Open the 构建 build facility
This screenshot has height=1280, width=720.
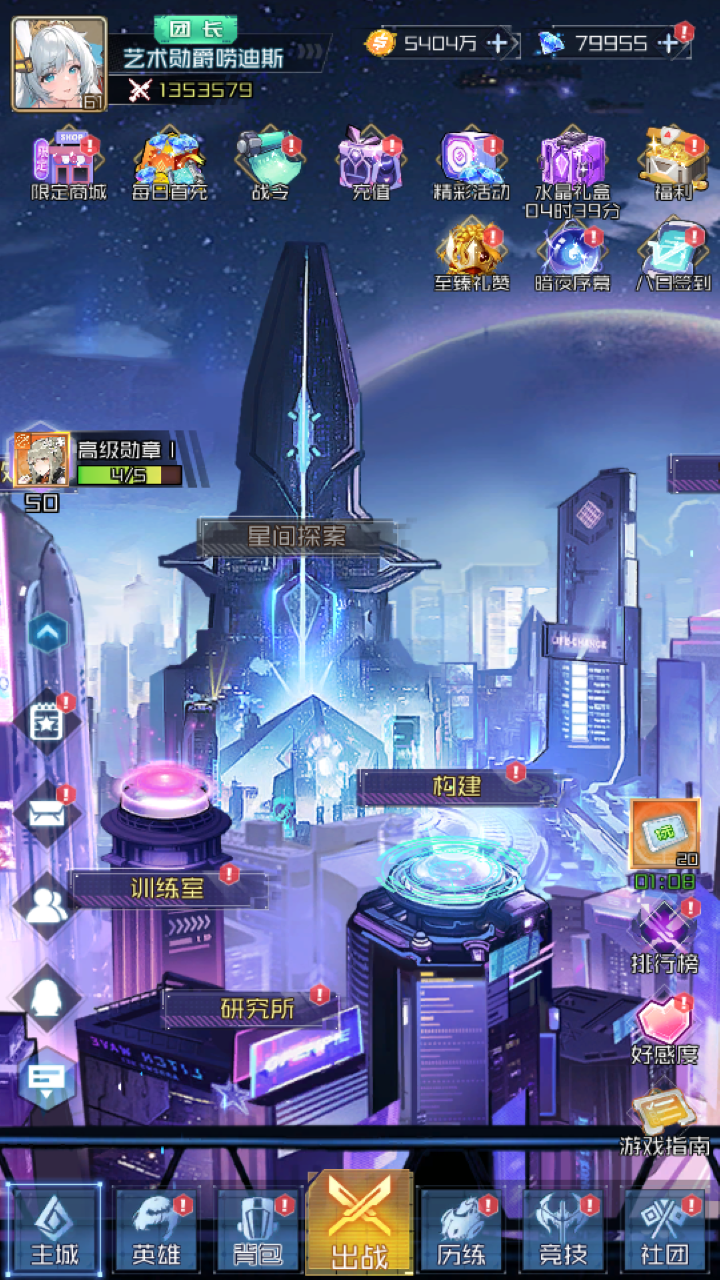tap(457, 787)
